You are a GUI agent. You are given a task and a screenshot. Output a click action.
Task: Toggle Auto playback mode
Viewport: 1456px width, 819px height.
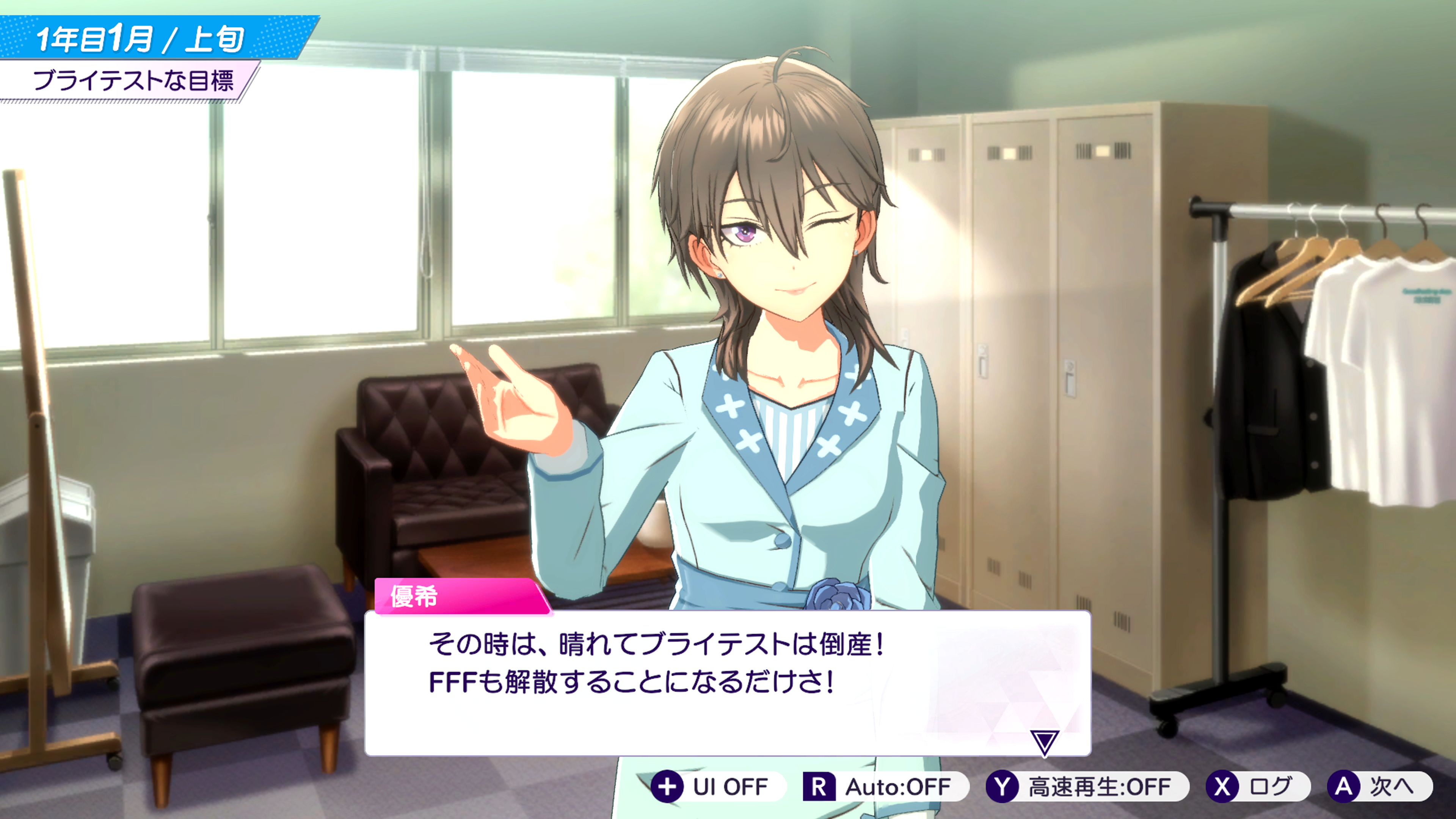(x=885, y=786)
